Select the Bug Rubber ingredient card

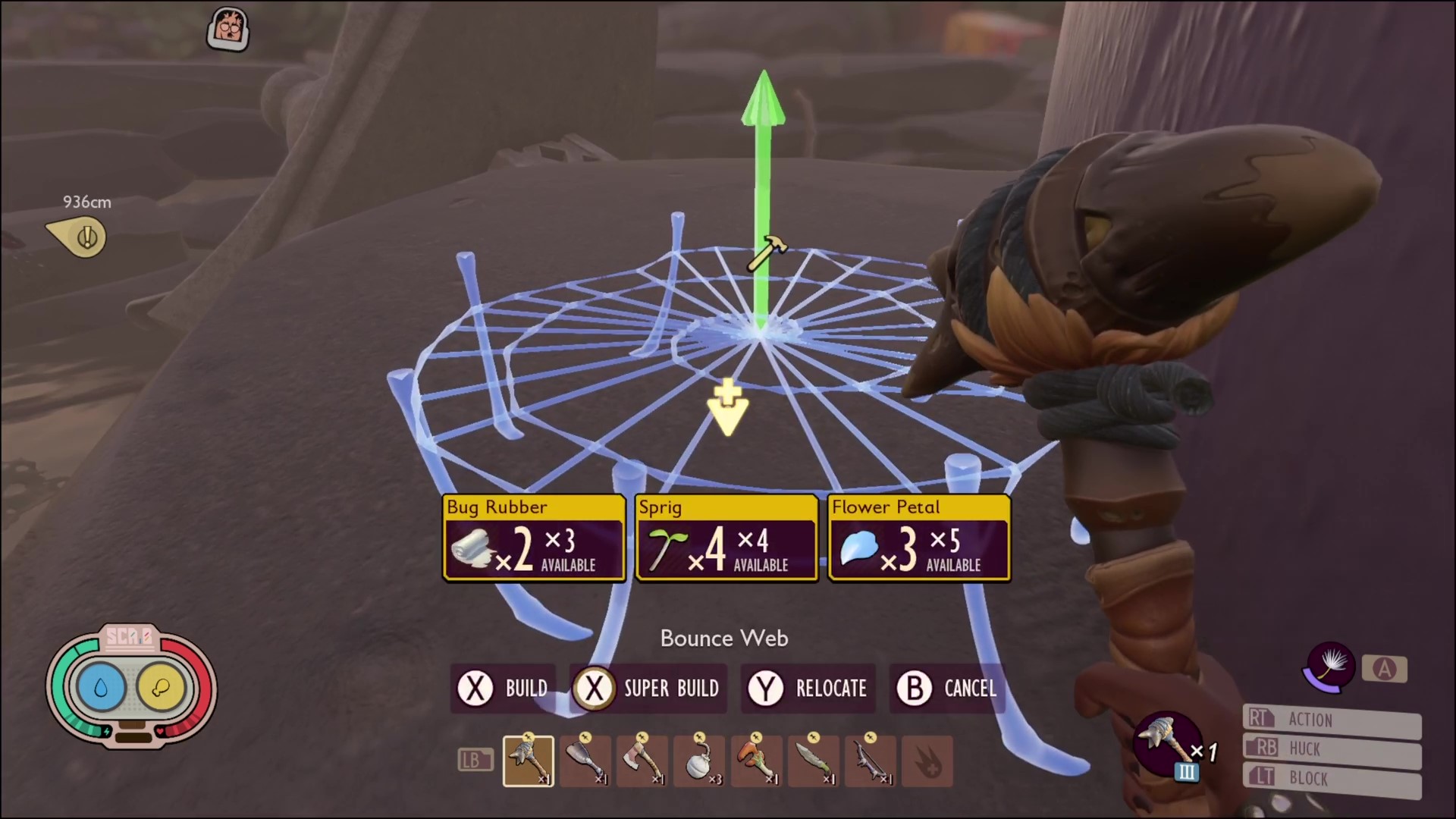pos(534,538)
